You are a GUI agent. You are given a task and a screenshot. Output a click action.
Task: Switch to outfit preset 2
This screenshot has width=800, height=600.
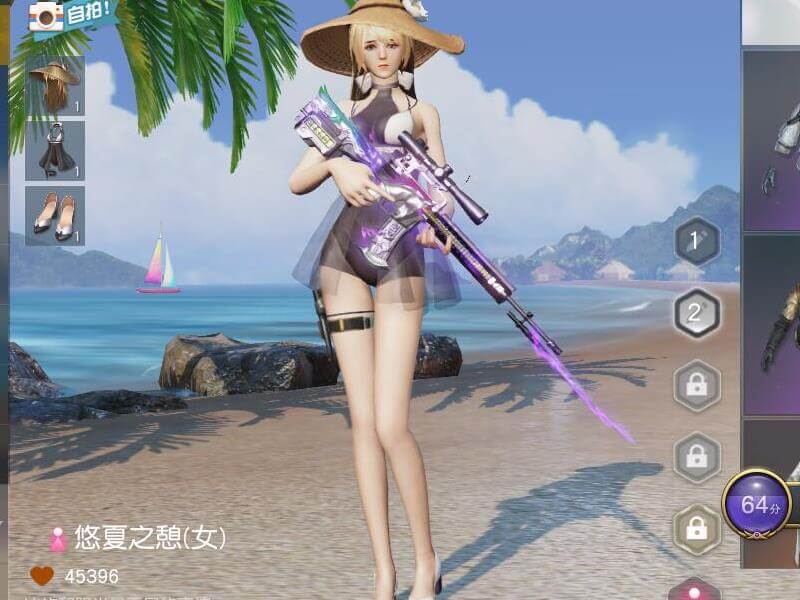tap(696, 313)
